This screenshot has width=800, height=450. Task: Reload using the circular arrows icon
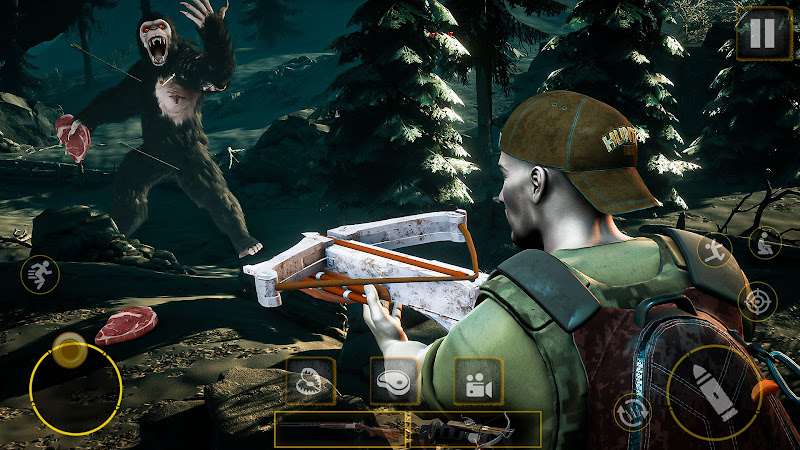click(x=632, y=411)
